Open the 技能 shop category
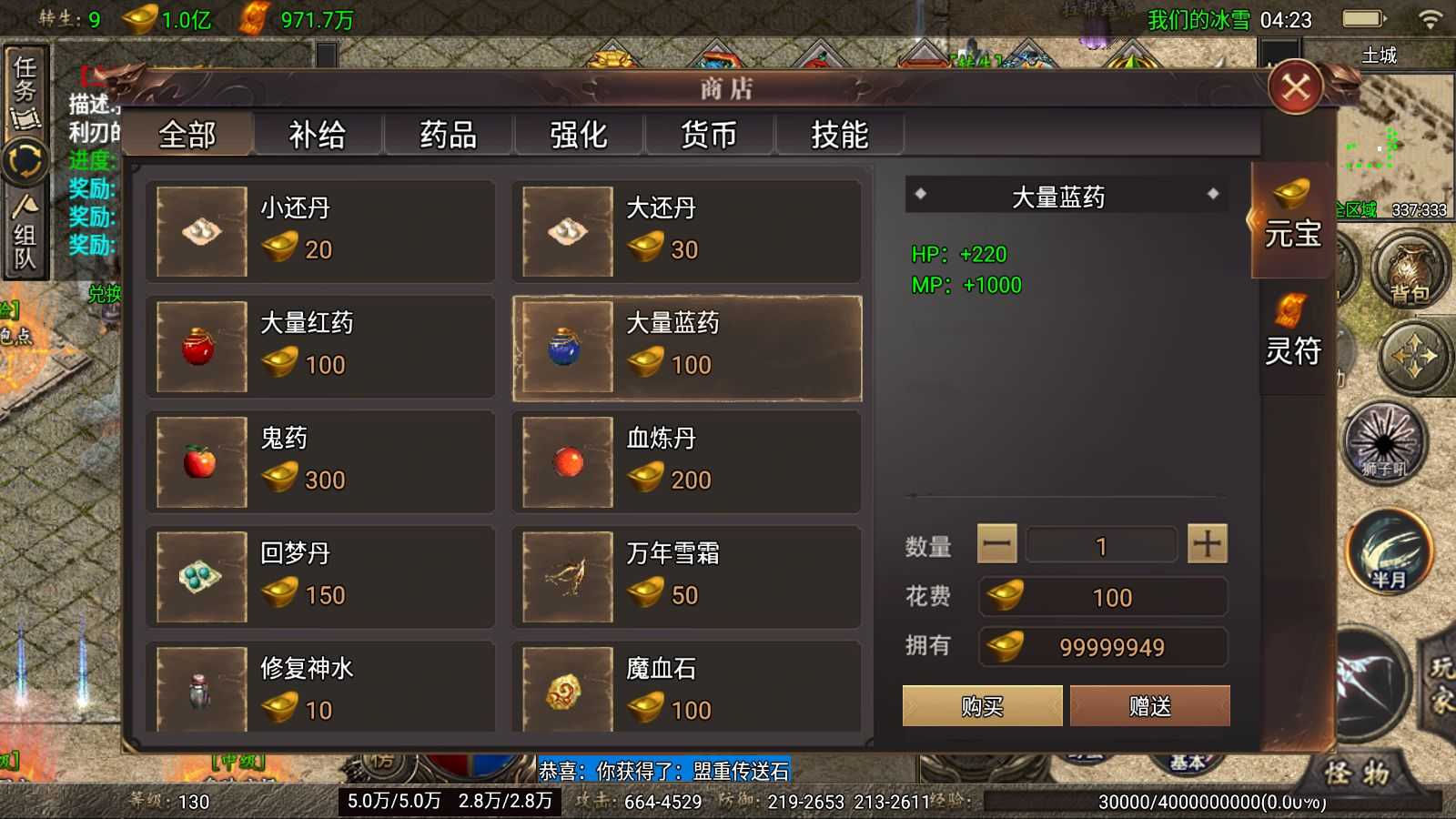 [839, 134]
